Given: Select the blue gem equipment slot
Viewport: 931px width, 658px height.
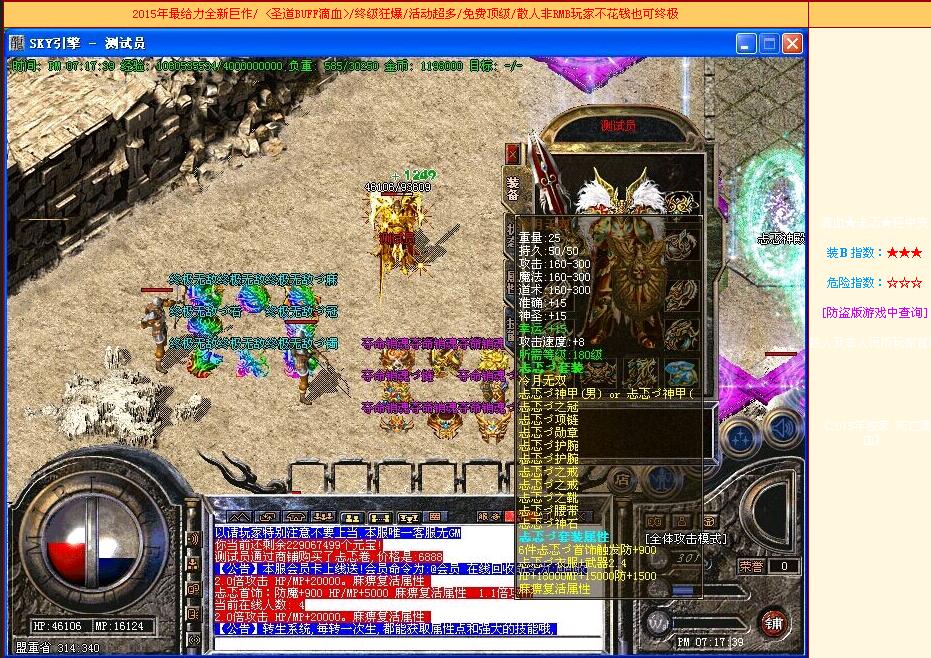Looking at the screenshot, I should pyautogui.click(x=682, y=372).
